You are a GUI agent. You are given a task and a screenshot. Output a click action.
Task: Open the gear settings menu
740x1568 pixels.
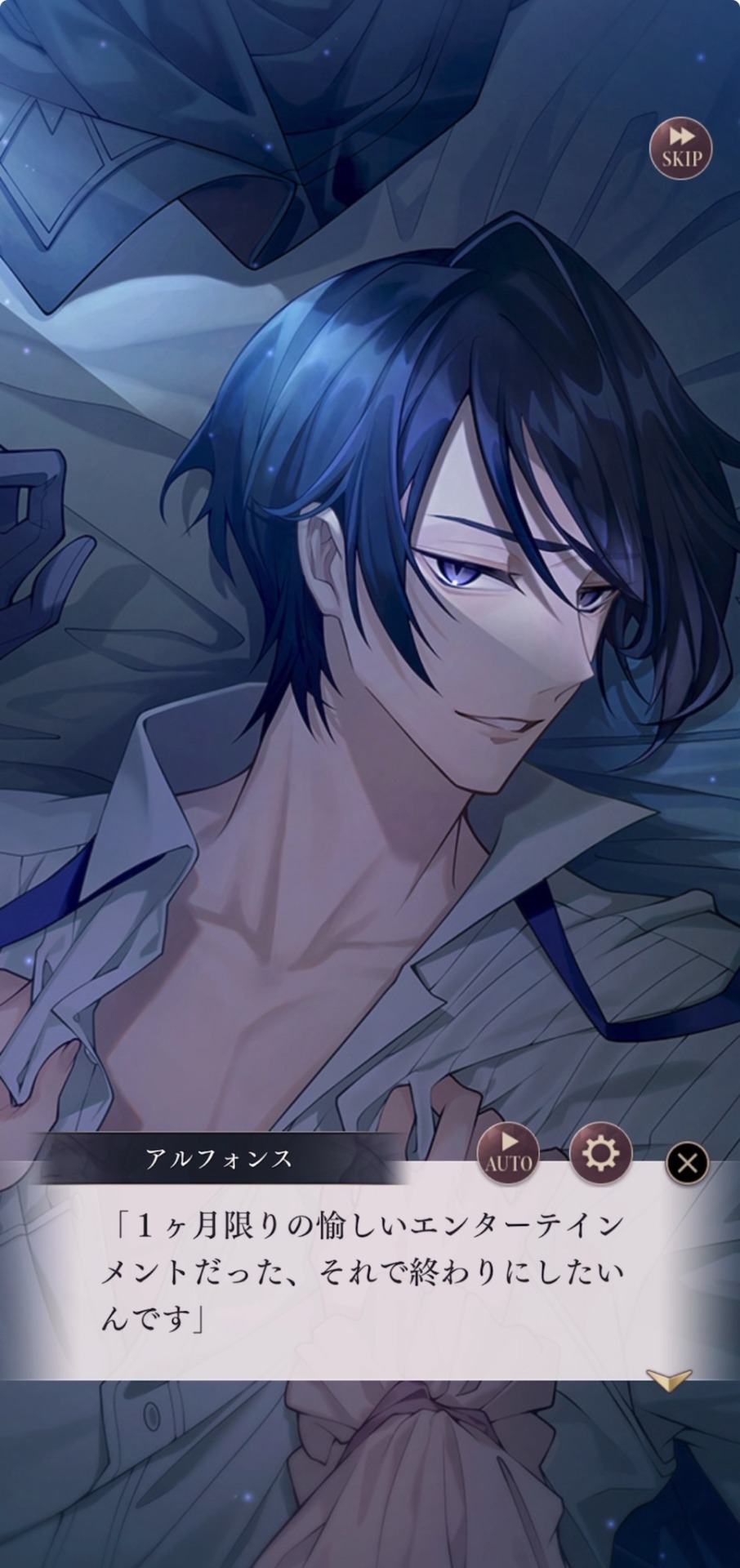click(x=600, y=1154)
